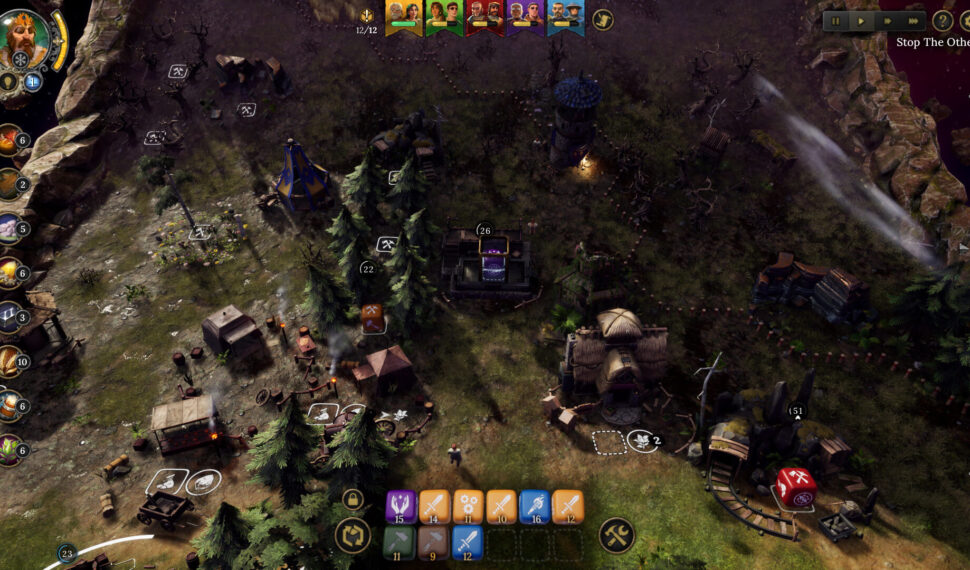
Task: Select the blue torch die showing 16
Action: [534, 506]
